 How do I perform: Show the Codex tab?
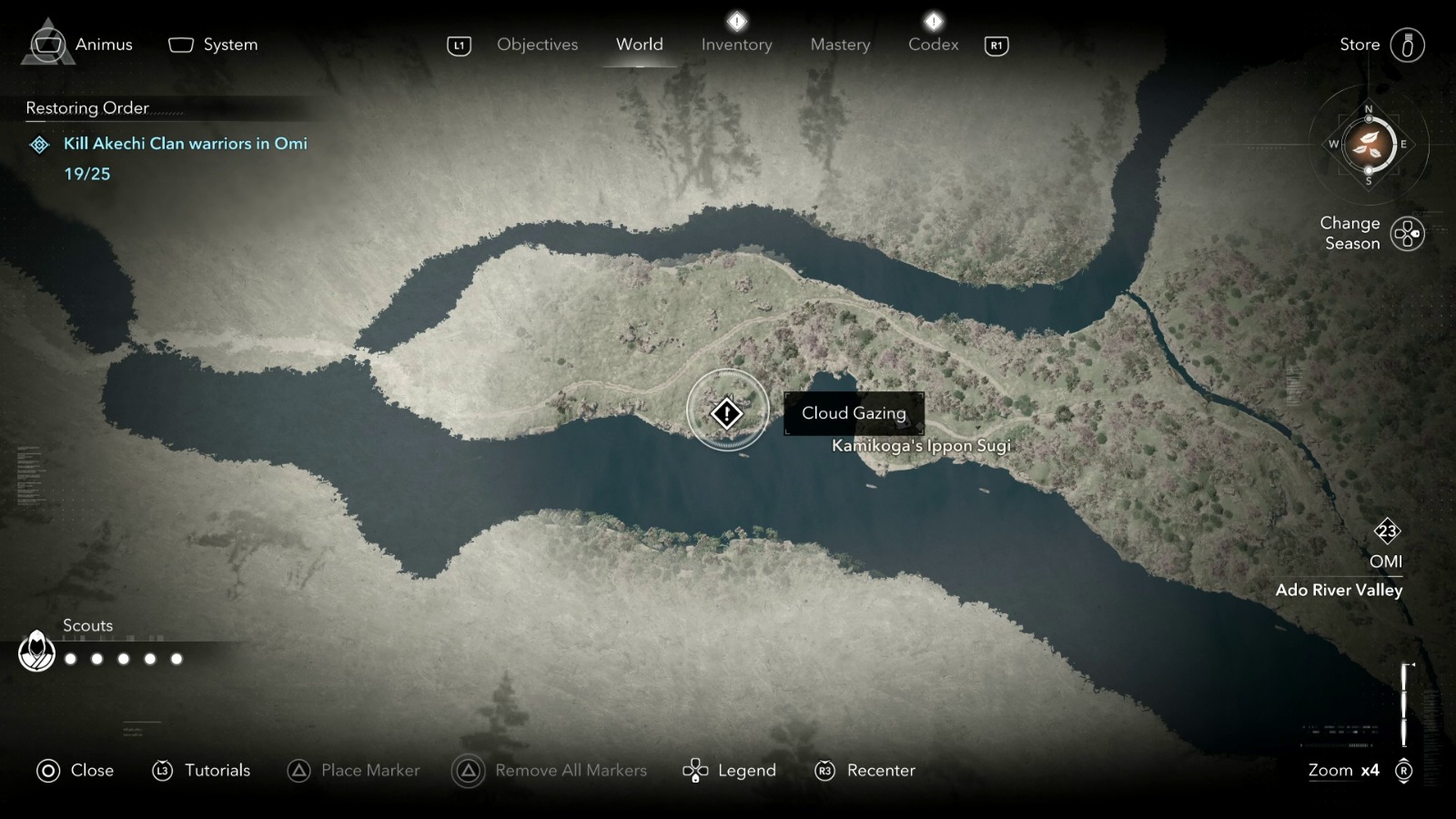tap(933, 45)
